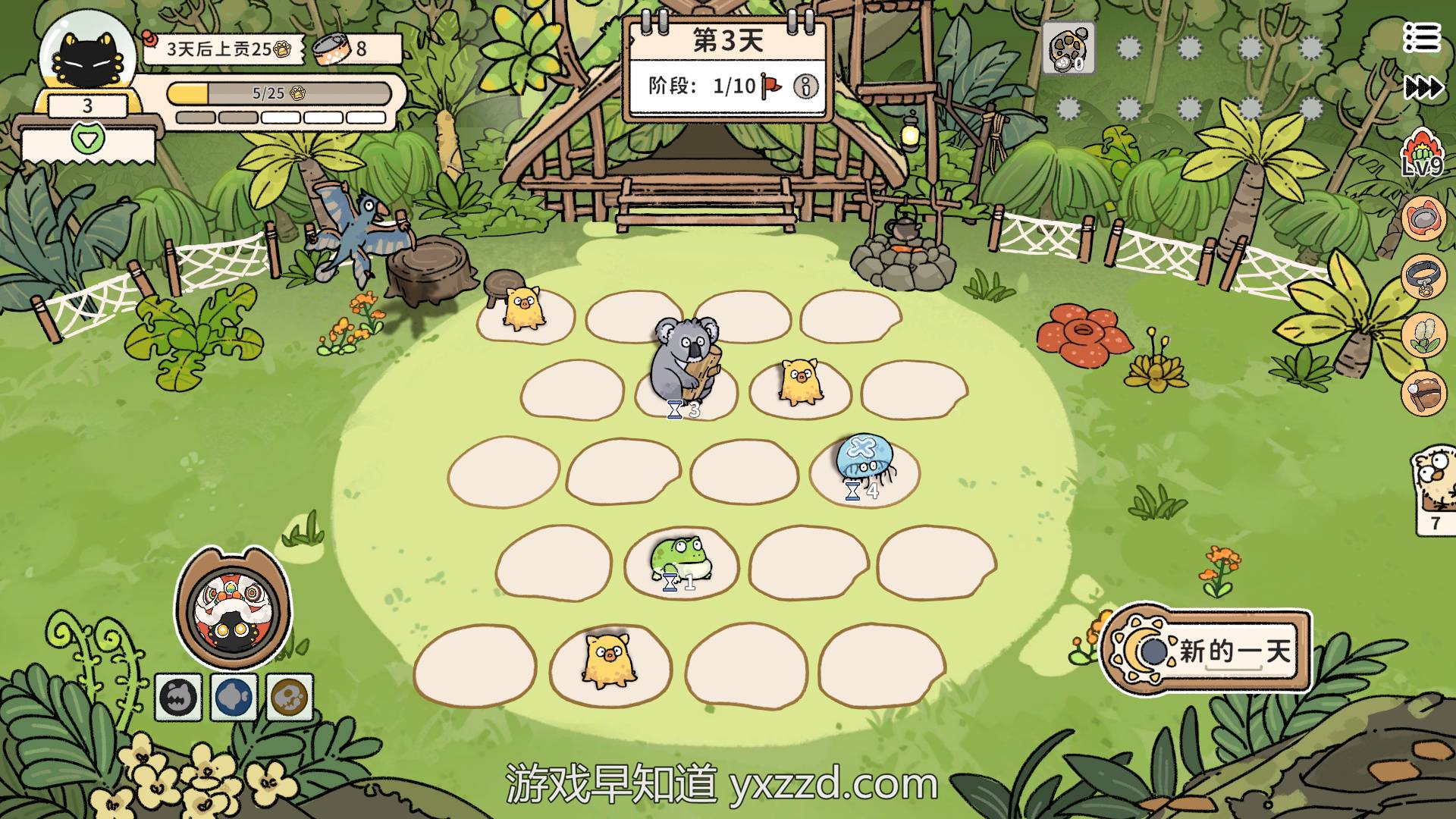Screen dimensions: 1456x819
Task: Click the lion dance cat portrait
Action: click(x=233, y=607)
